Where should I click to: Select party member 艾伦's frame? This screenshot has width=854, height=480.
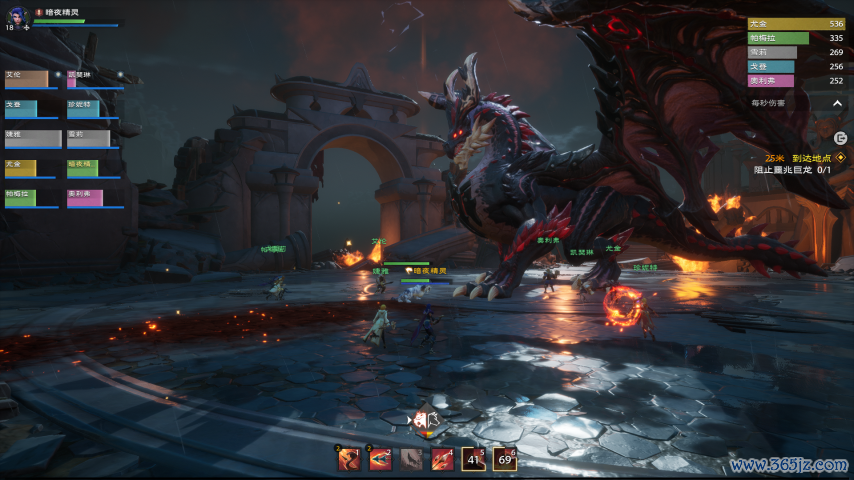pyautogui.click(x=27, y=79)
